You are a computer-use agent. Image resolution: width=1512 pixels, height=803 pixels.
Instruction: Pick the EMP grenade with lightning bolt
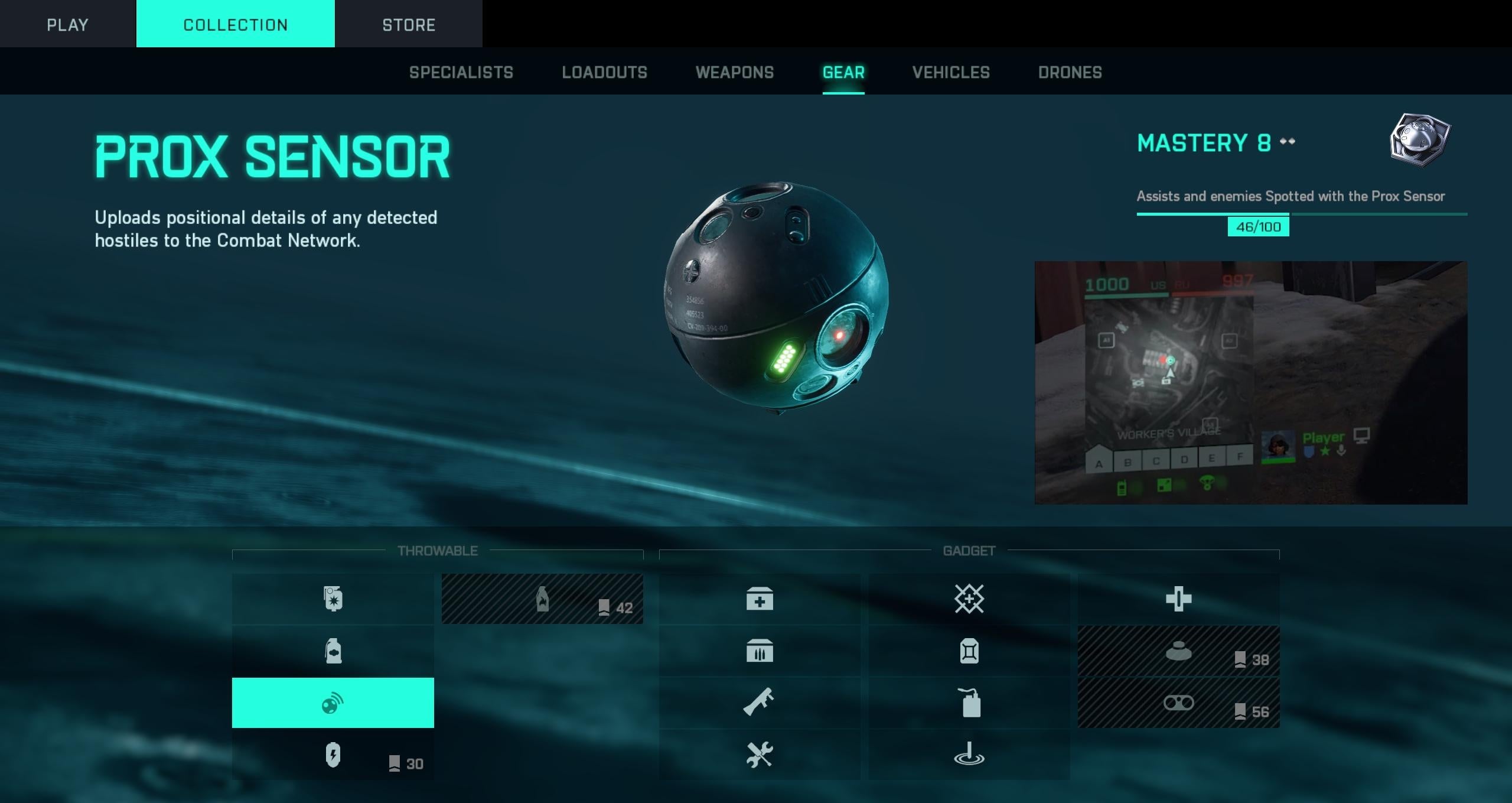point(333,755)
